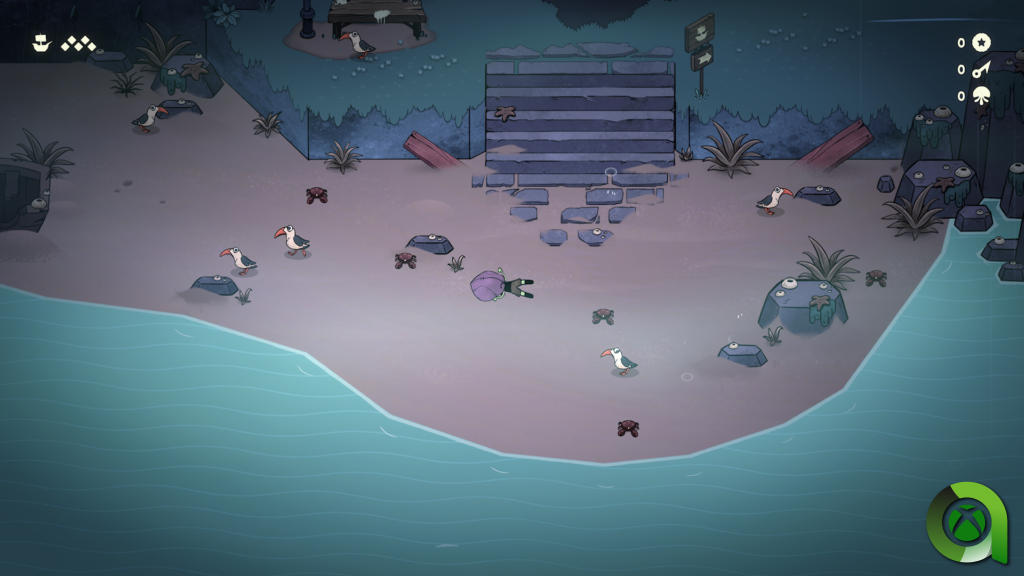Click the jellyfish collectible icon
Viewport: 1024px width, 576px height.
coord(981,96)
